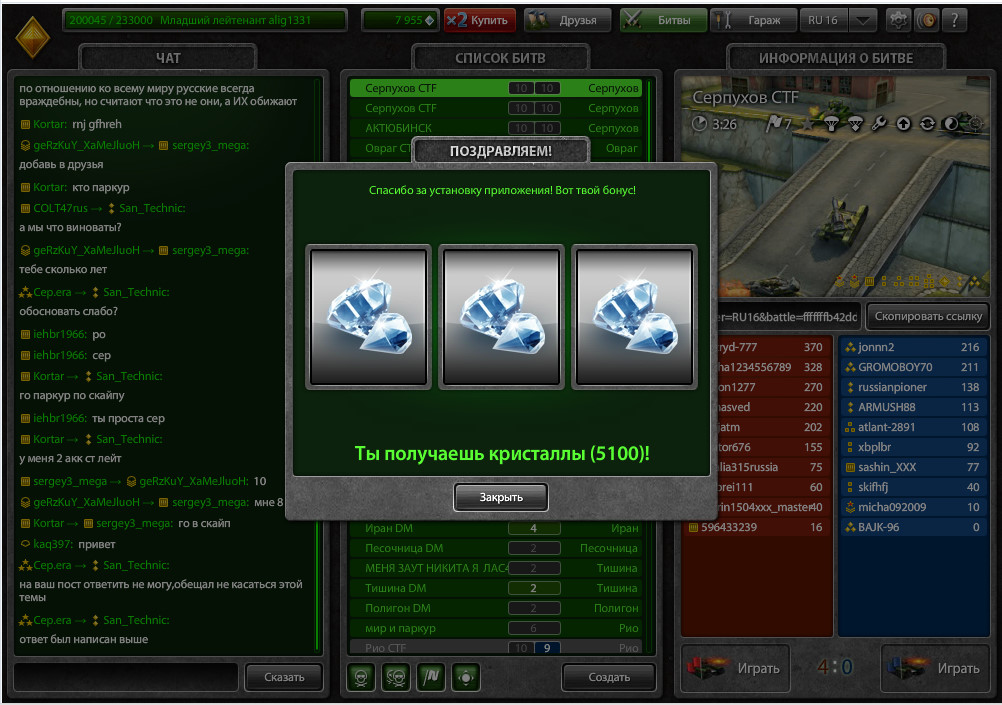Create a new battle with Создать
This screenshot has height=705, width=1002.
point(608,677)
